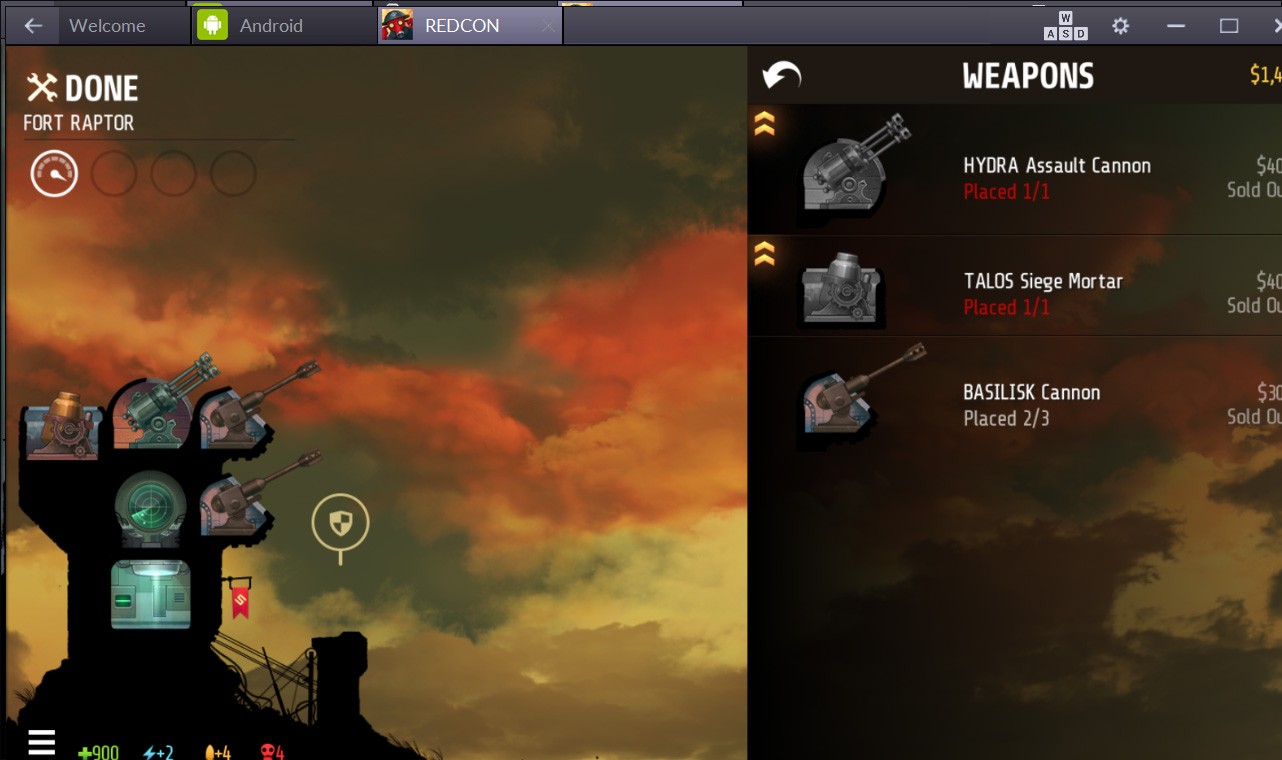The width and height of the screenshot is (1282, 760).
Task: Click an empty circular slot next to the gauge
Action: 113,172
